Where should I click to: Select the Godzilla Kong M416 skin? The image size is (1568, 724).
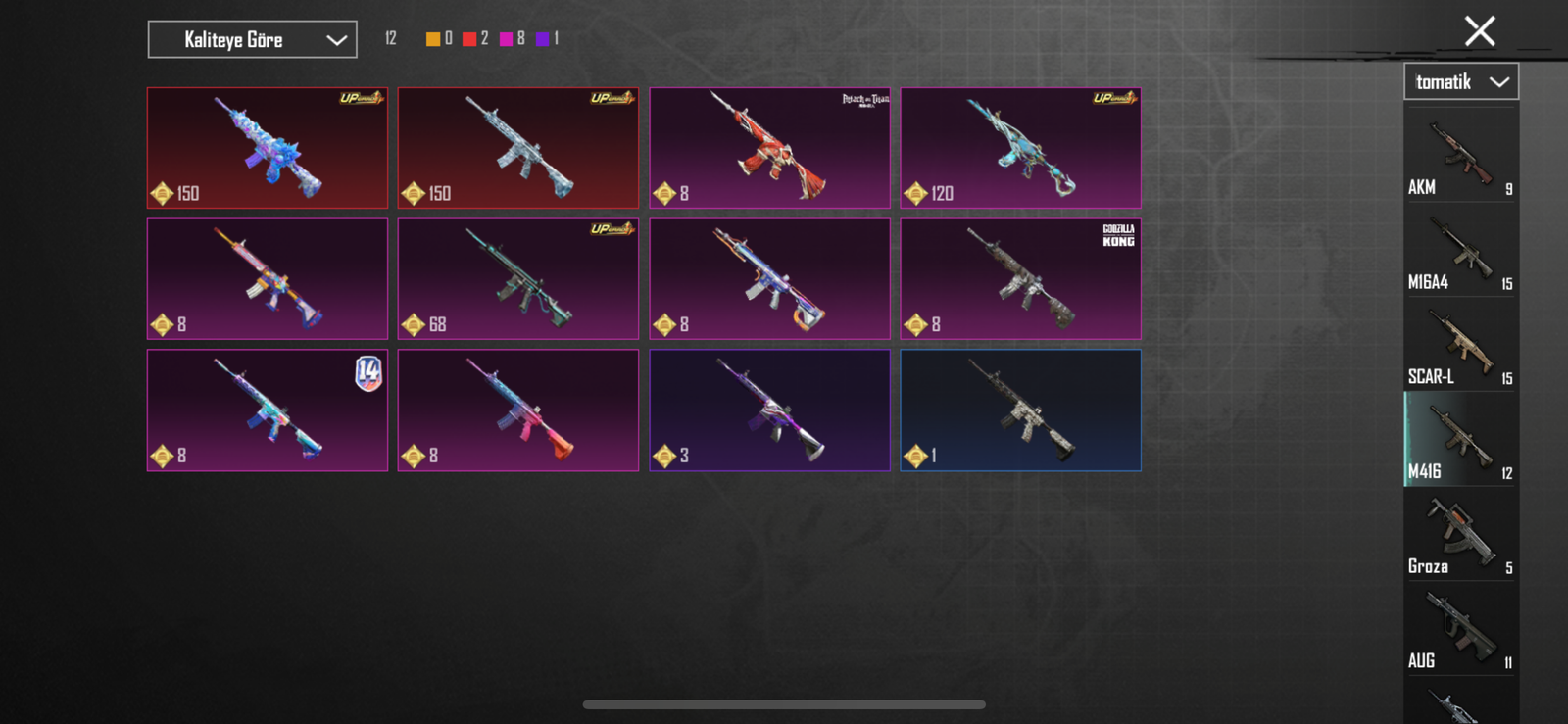click(1020, 279)
